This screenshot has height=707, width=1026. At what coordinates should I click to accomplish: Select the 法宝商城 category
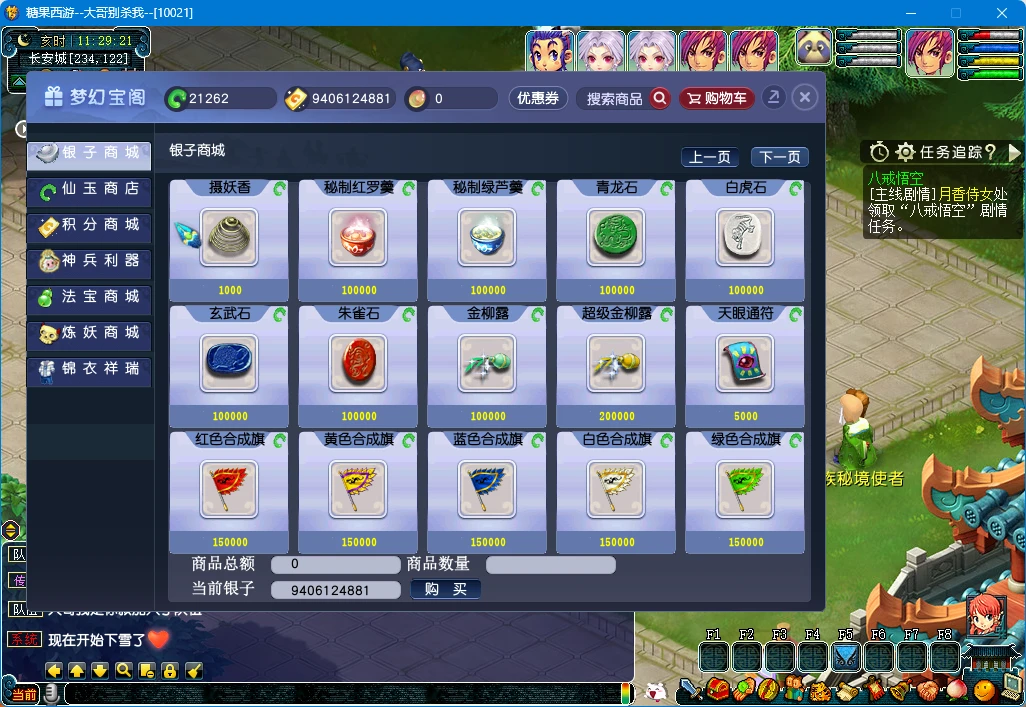pos(90,297)
